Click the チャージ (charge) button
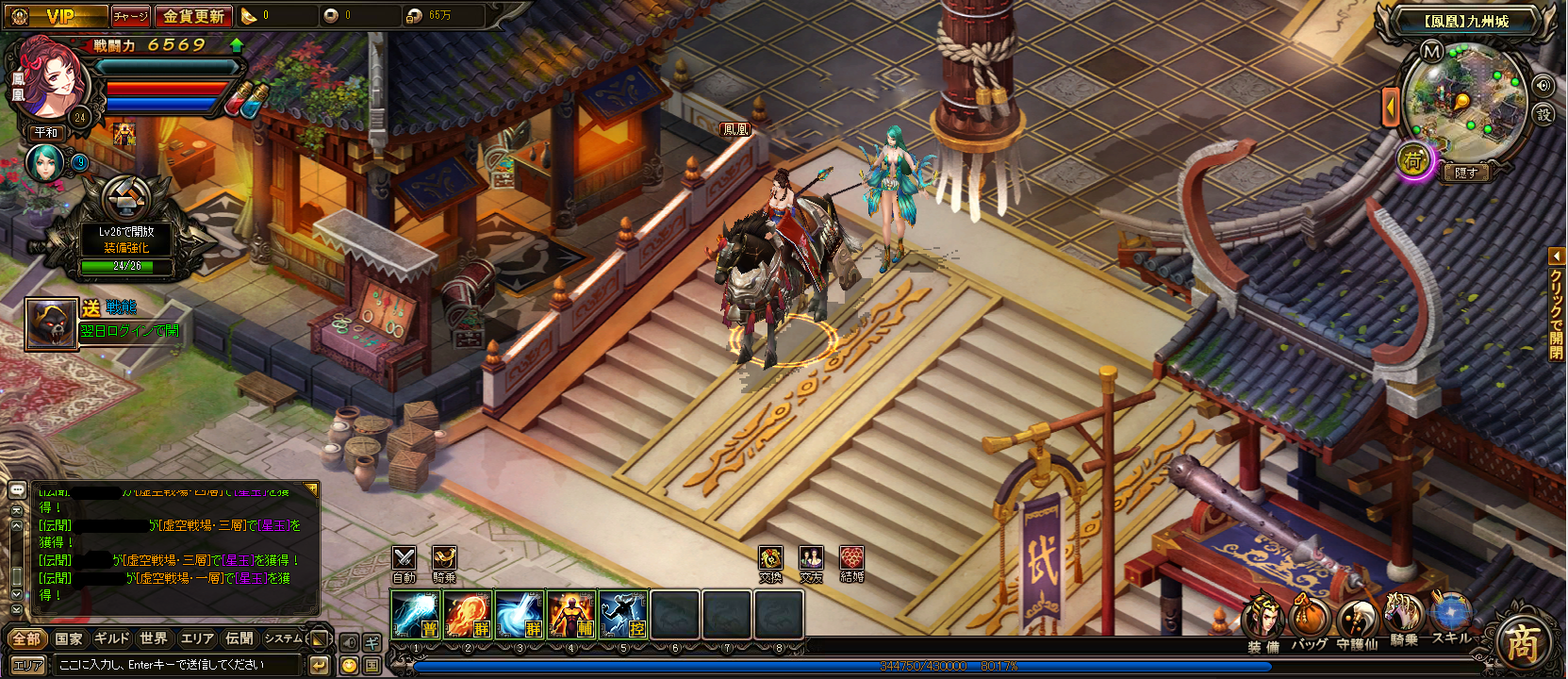Viewport: 1568px width, 679px height. click(130, 16)
